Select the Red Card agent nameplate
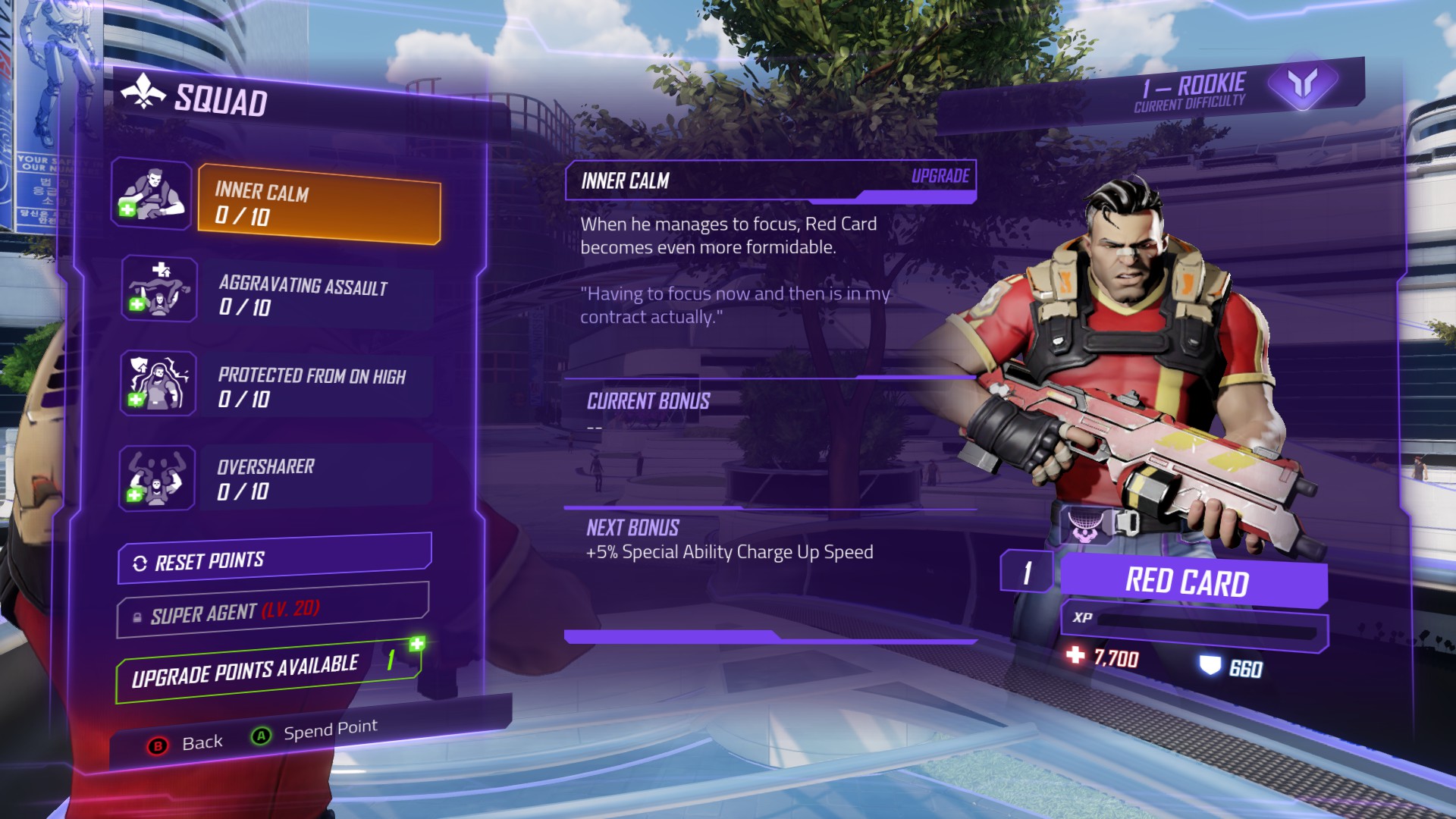Image resolution: width=1456 pixels, height=819 pixels. coord(1191,582)
